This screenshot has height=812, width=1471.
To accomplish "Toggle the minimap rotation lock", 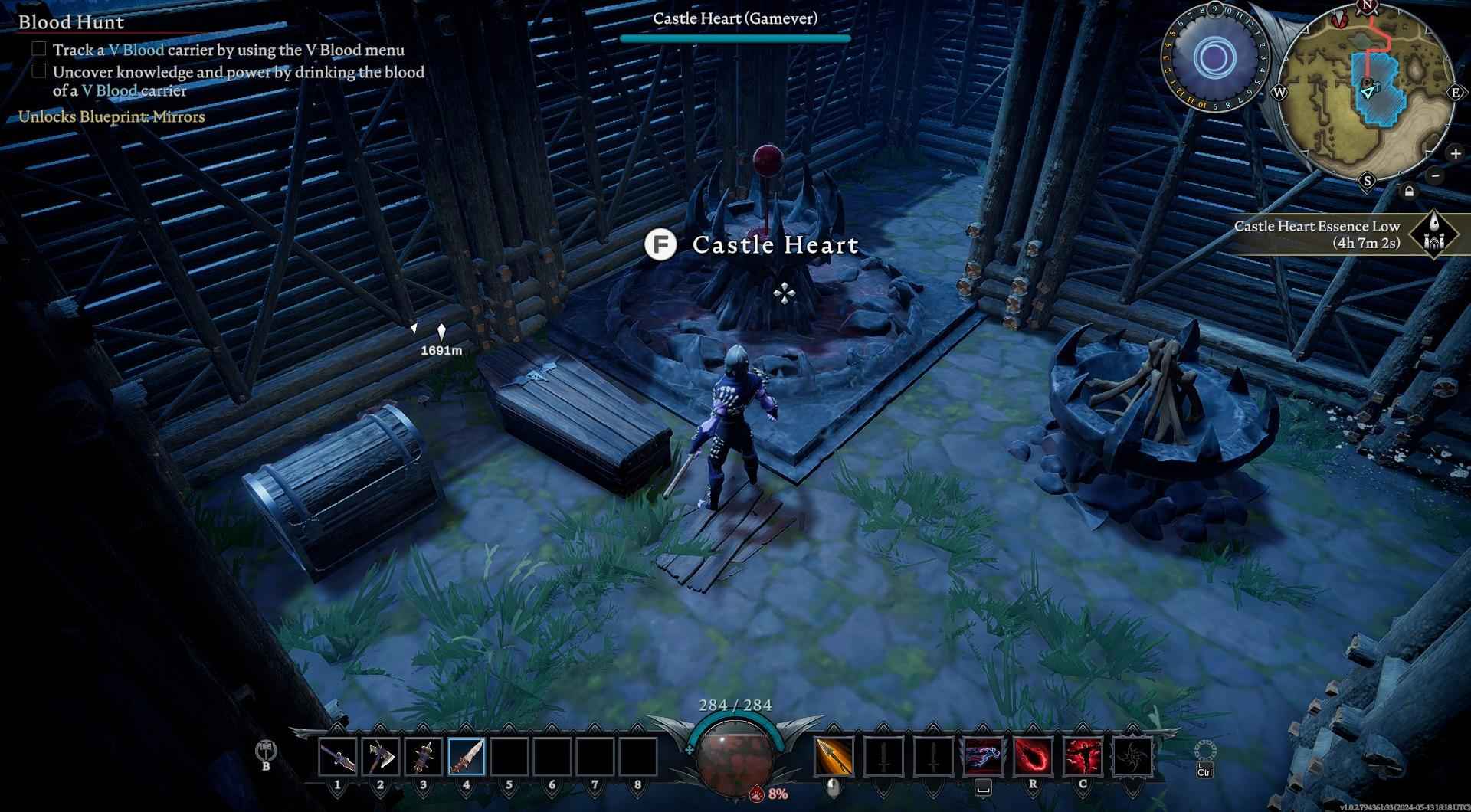I will [1409, 192].
